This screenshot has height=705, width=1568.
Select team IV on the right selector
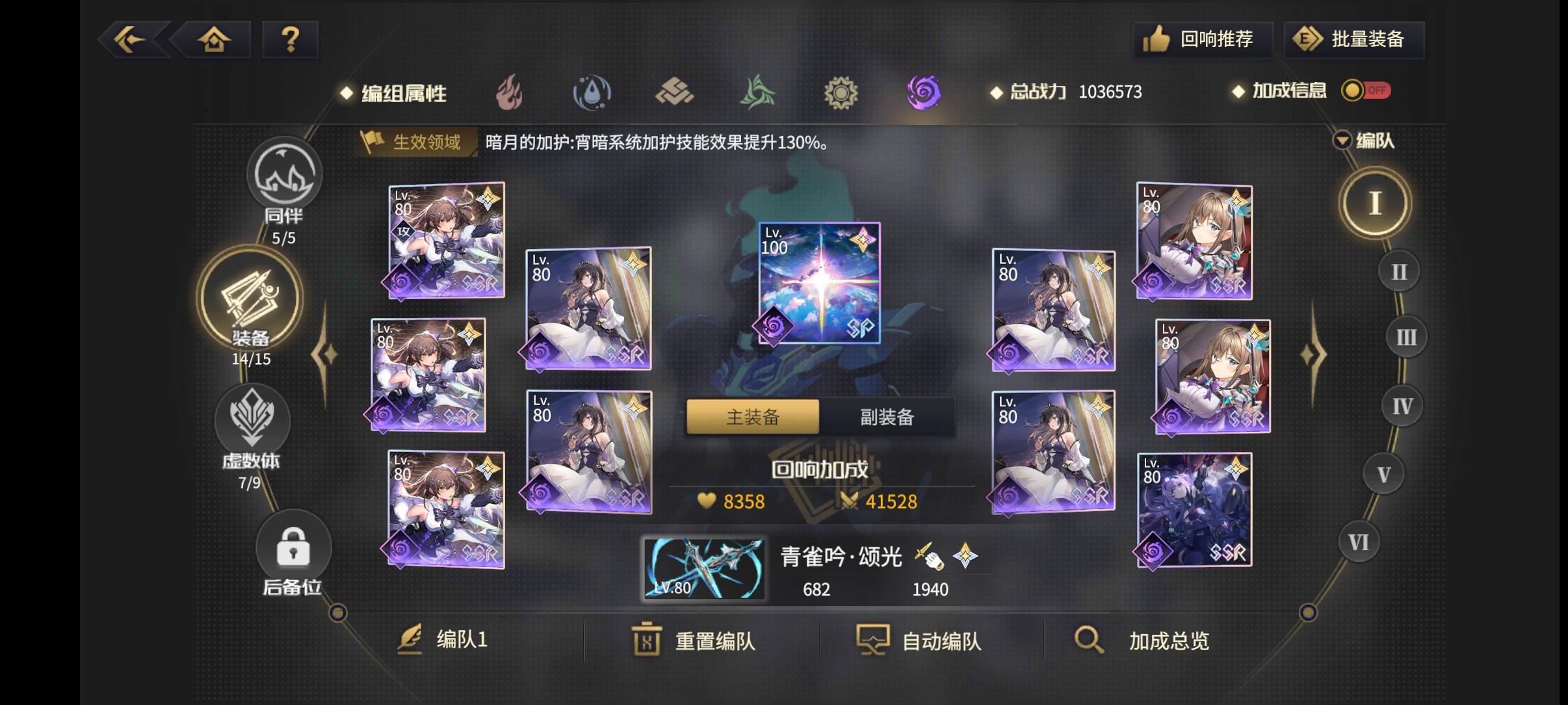tap(1402, 405)
